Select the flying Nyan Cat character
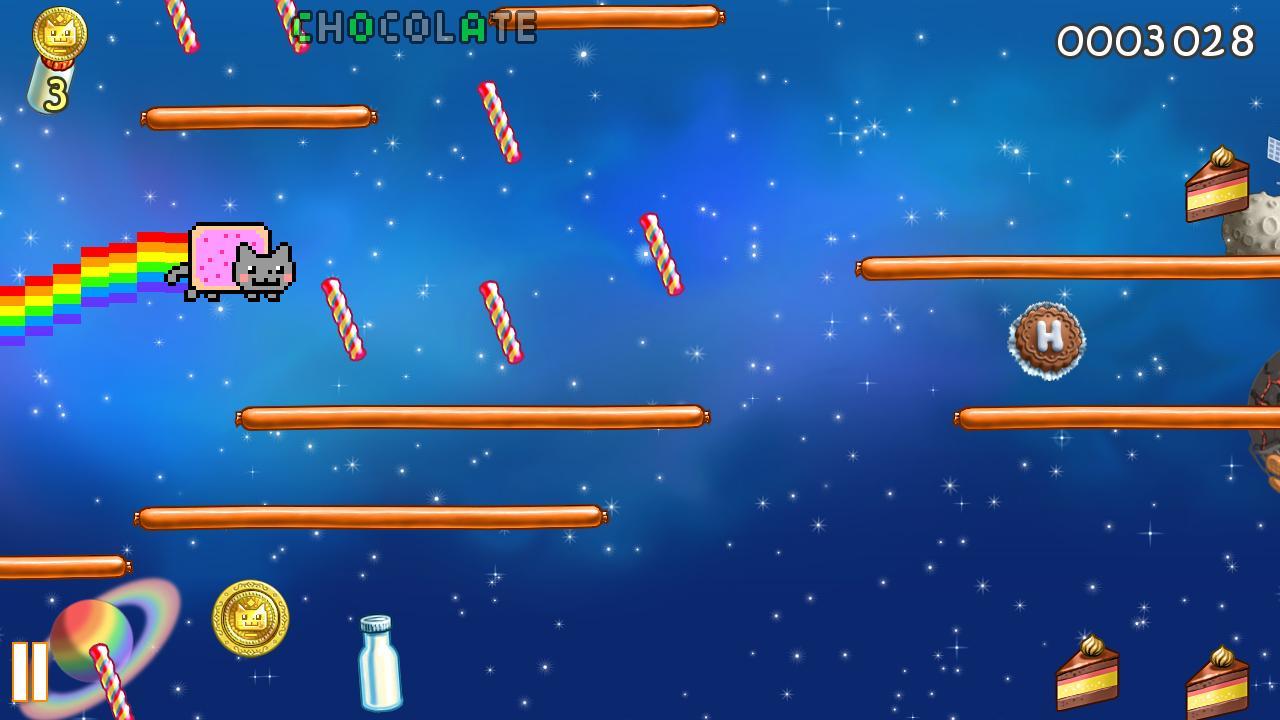1280x720 pixels. 240,262
